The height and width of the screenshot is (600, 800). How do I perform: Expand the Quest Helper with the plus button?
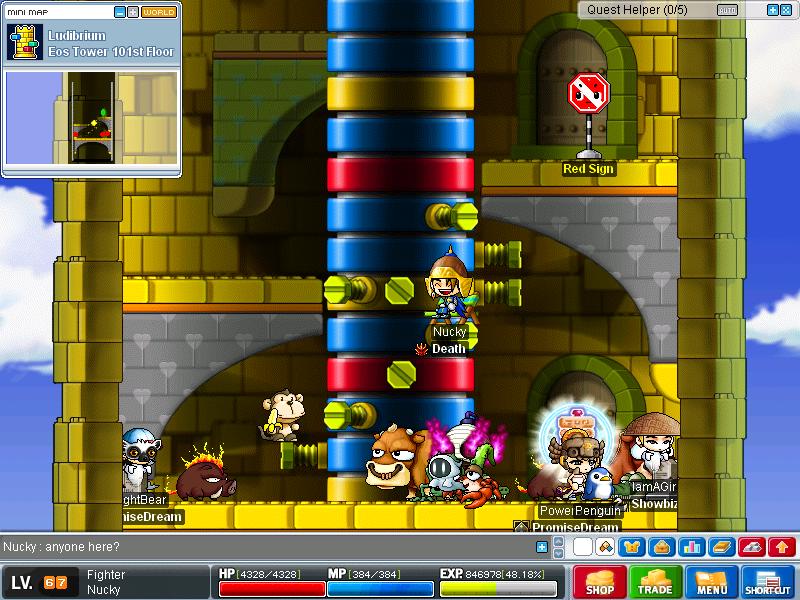pos(772,10)
